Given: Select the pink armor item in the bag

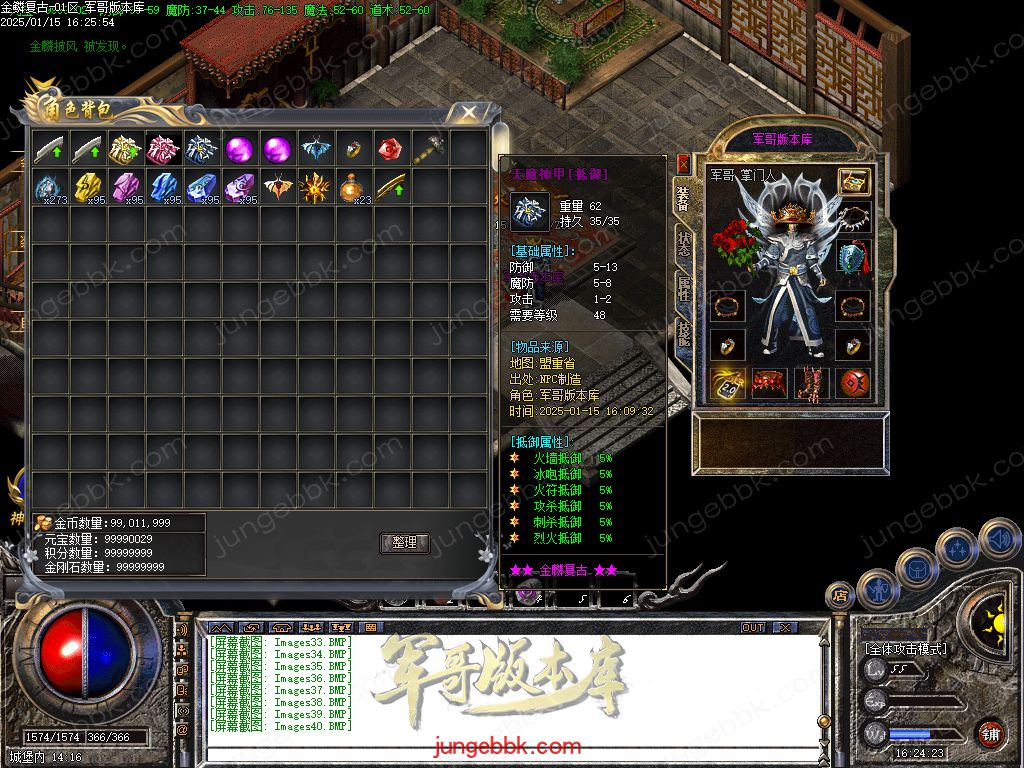Looking at the screenshot, I should tap(163, 150).
